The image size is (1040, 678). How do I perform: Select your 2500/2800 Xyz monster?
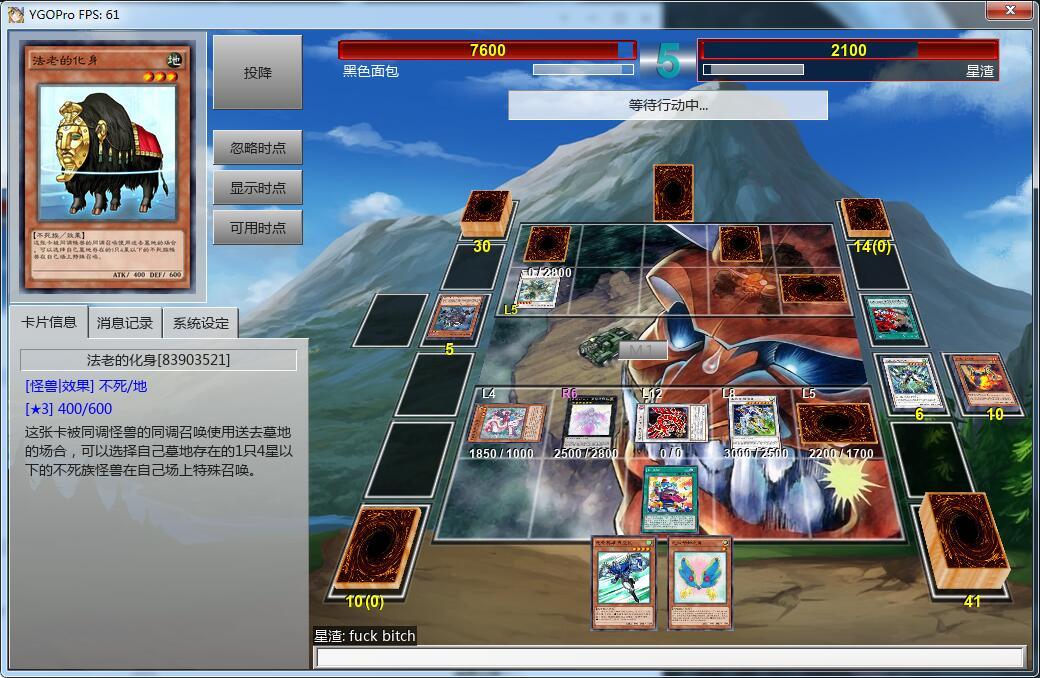tap(590, 420)
